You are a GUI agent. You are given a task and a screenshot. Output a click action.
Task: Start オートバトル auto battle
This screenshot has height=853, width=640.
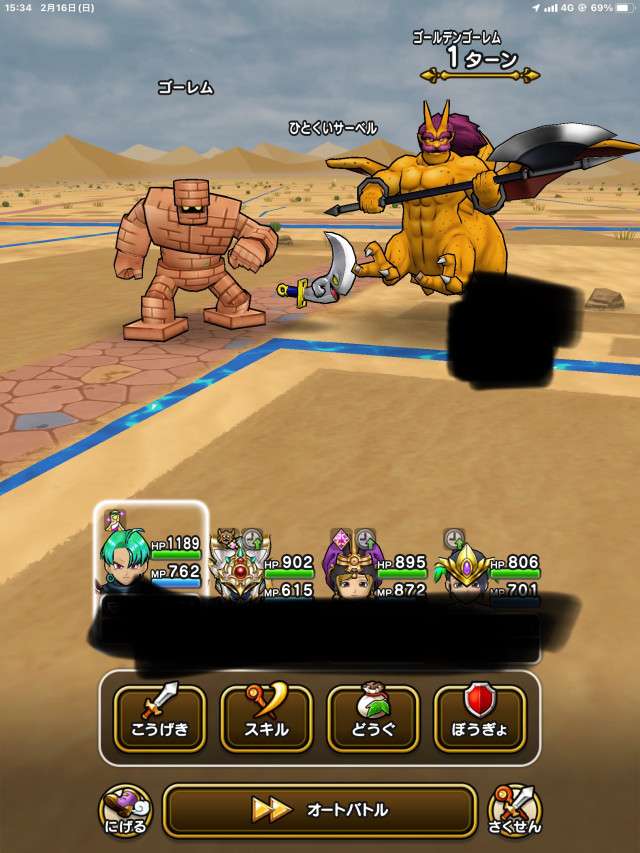click(319, 809)
